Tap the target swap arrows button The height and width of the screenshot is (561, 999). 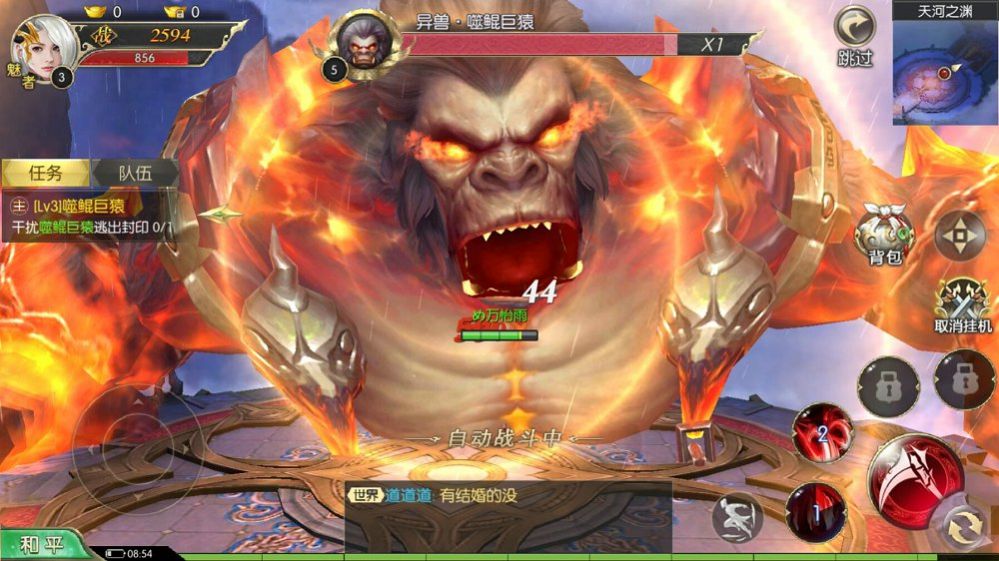(964, 527)
